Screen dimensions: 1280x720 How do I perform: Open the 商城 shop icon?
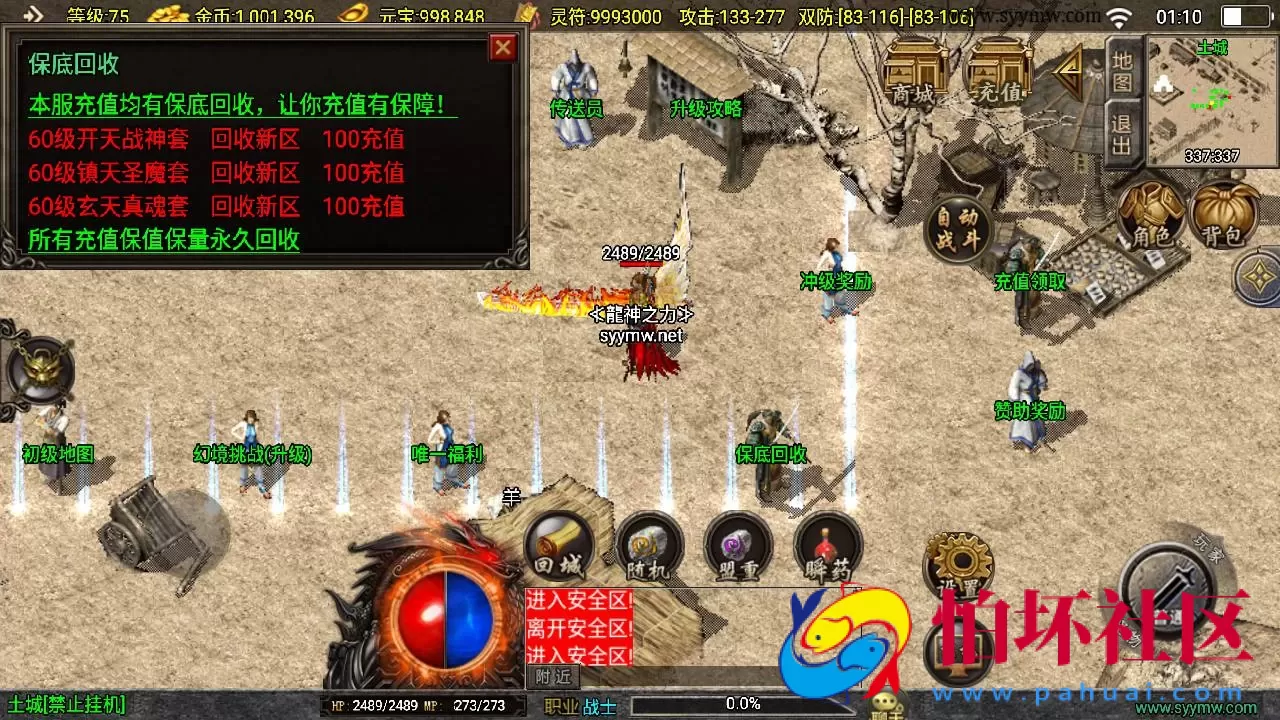tap(917, 70)
